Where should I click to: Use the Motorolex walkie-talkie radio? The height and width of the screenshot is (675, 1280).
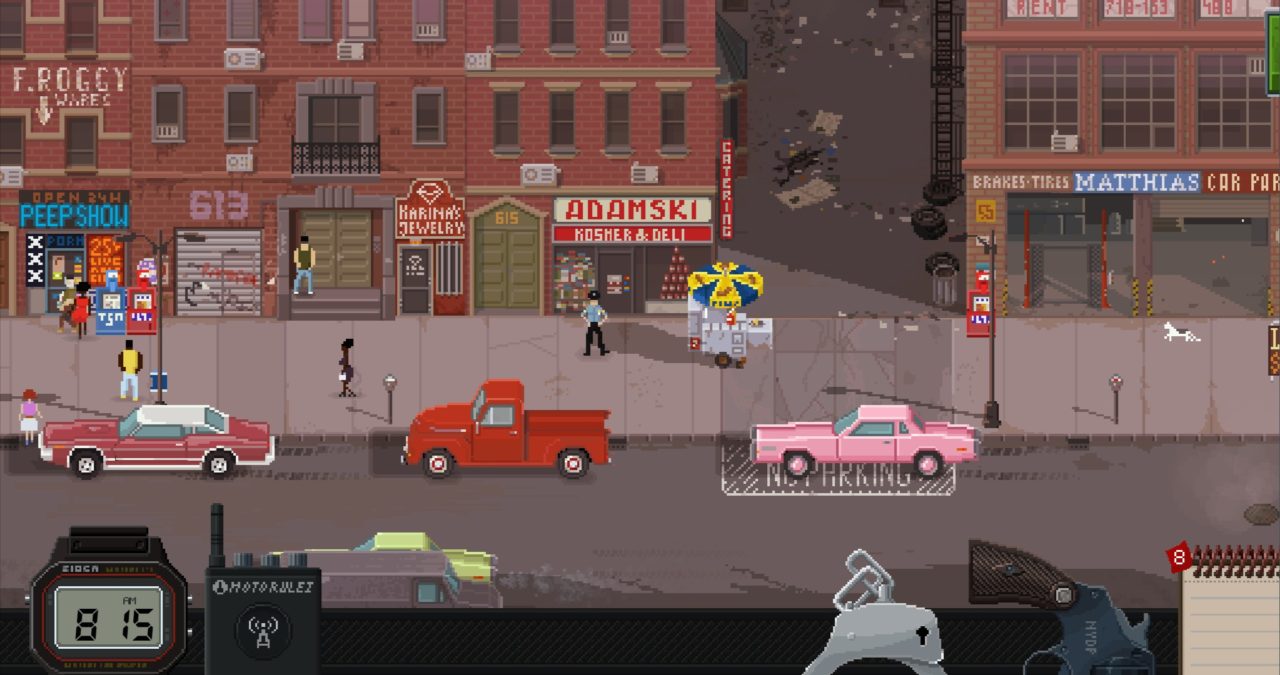[x=262, y=622]
